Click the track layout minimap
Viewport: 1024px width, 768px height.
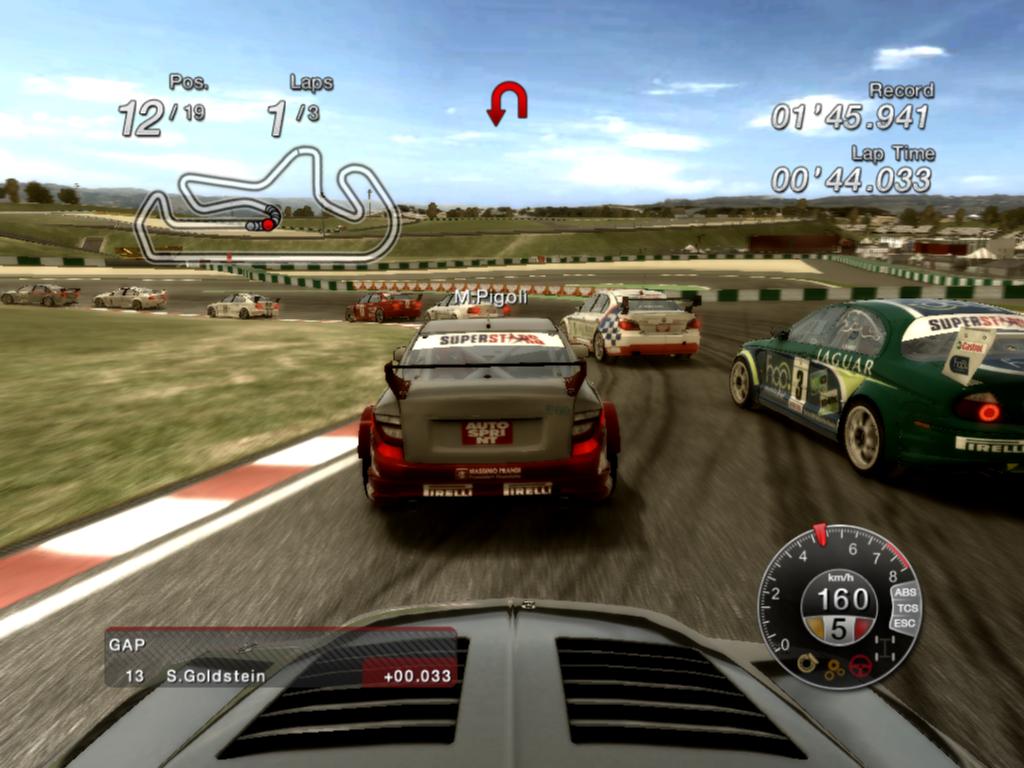tap(267, 205)
